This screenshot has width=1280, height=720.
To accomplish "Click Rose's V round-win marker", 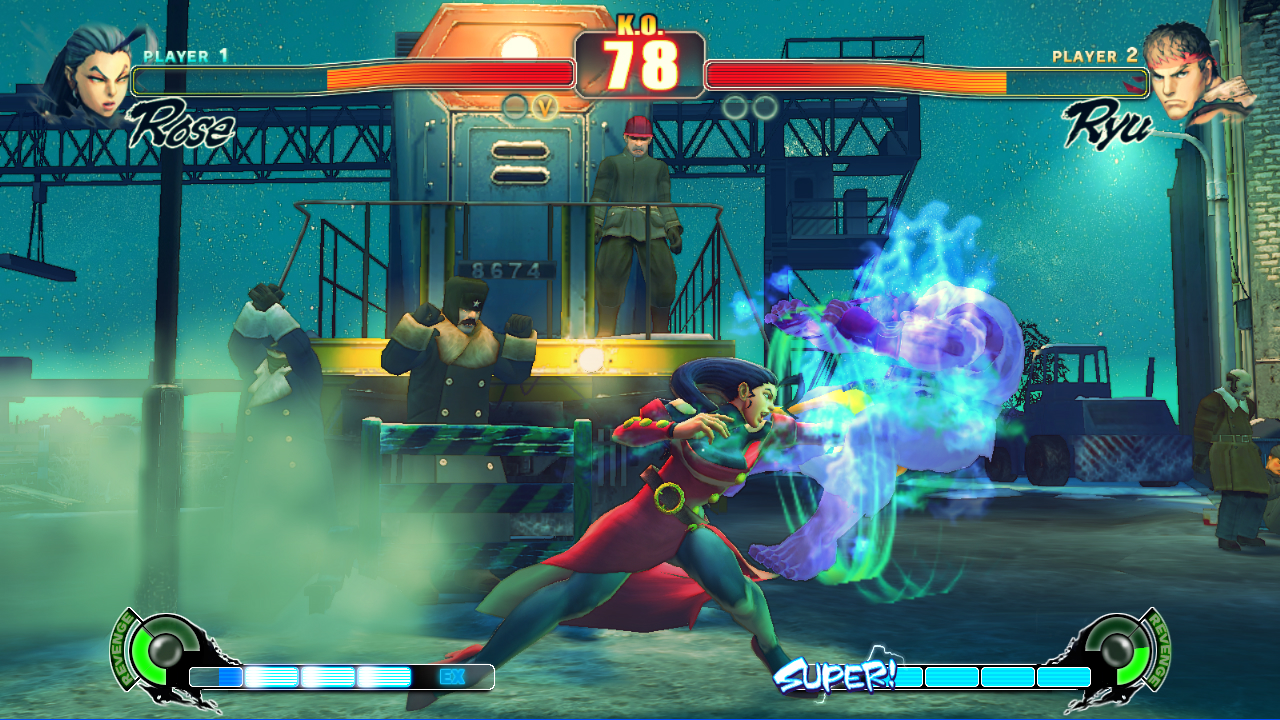I will [x=545, y=107].
